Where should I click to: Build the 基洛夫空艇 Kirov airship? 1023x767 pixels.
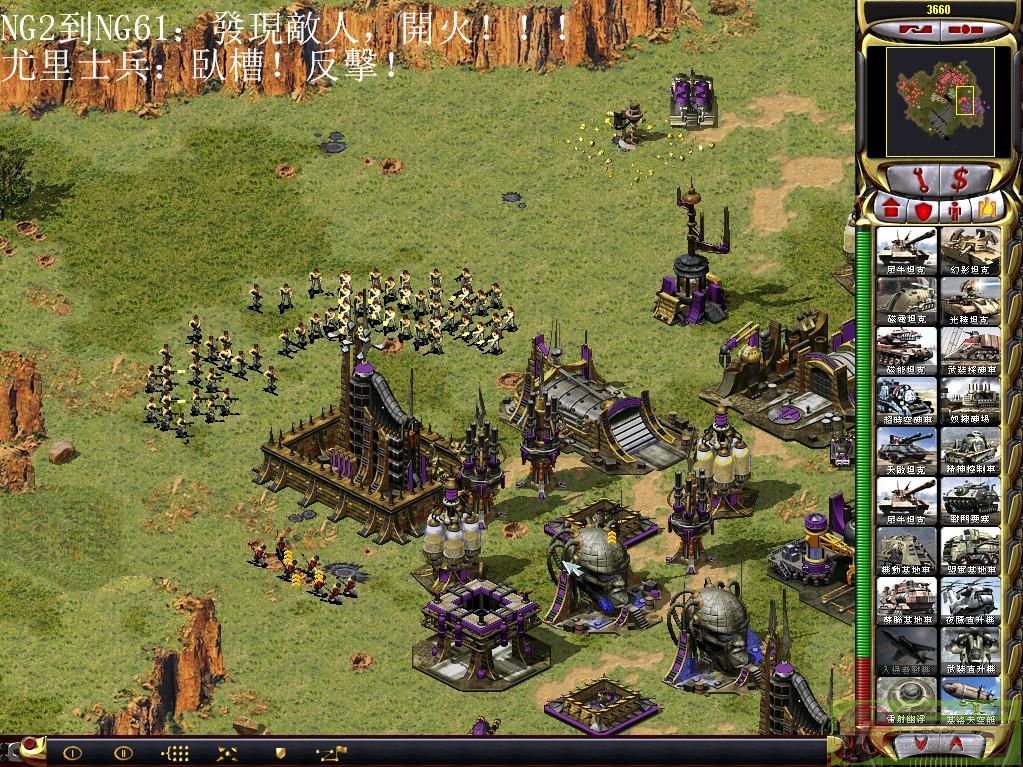coord(970,701)
